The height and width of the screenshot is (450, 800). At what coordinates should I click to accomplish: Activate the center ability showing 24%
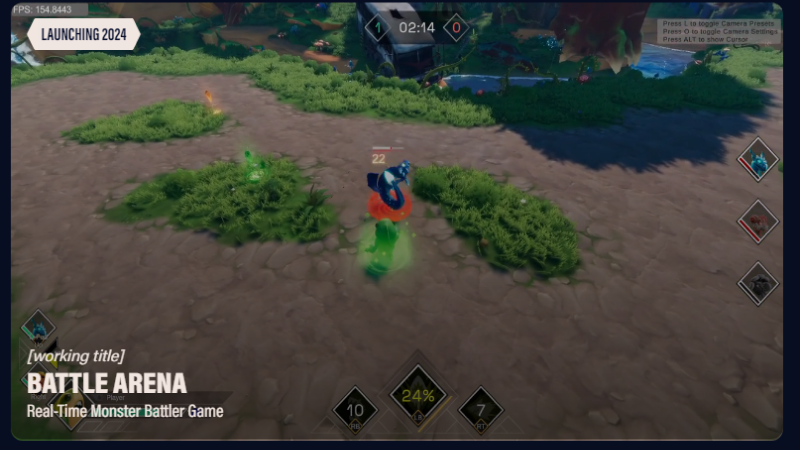click(418, 394)
